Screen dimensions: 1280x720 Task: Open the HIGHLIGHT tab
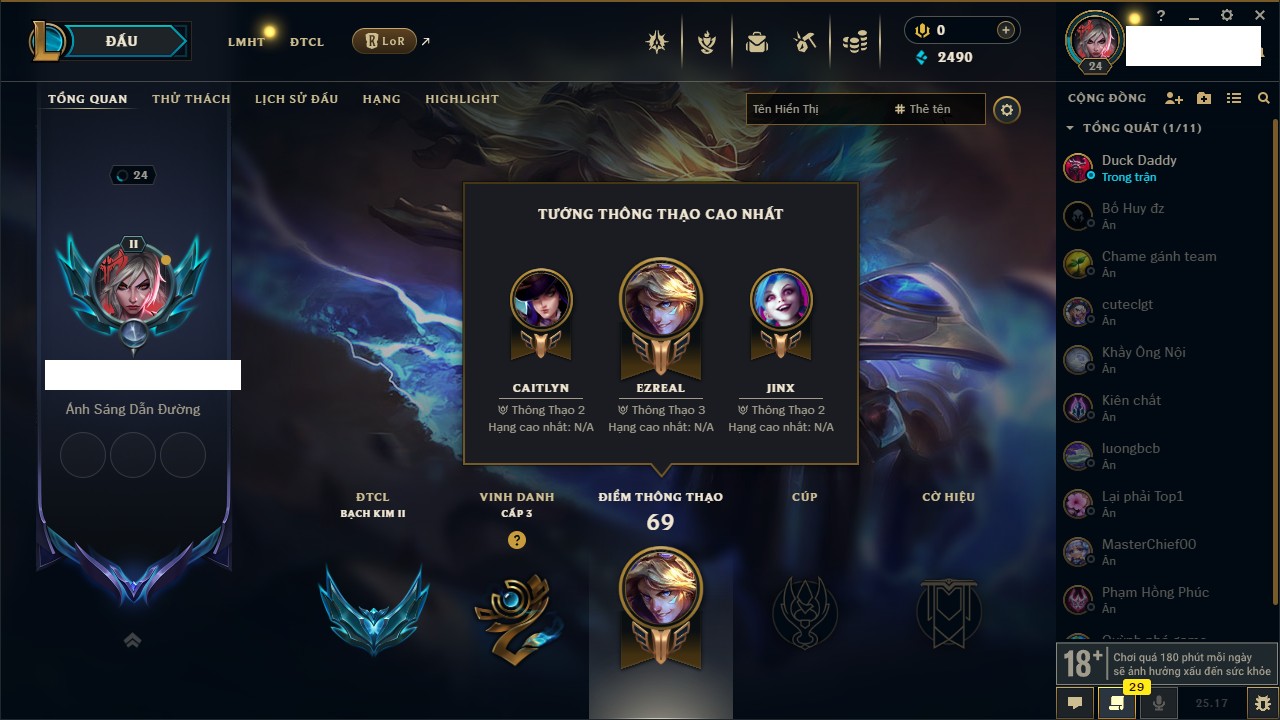(461, 99)
